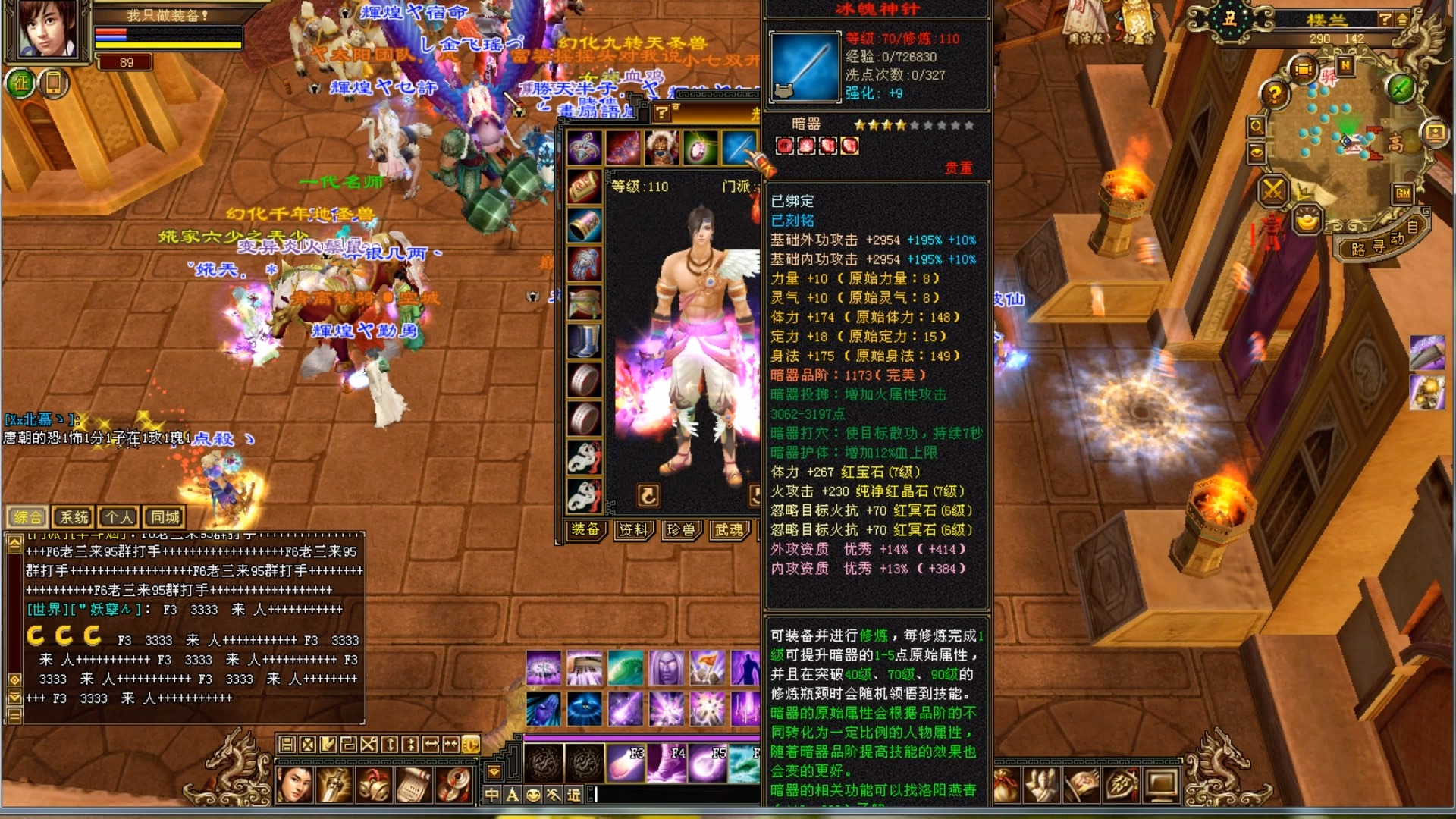
Task: Open the 珍兽 pet tab
Action: (x=680, y=529)
